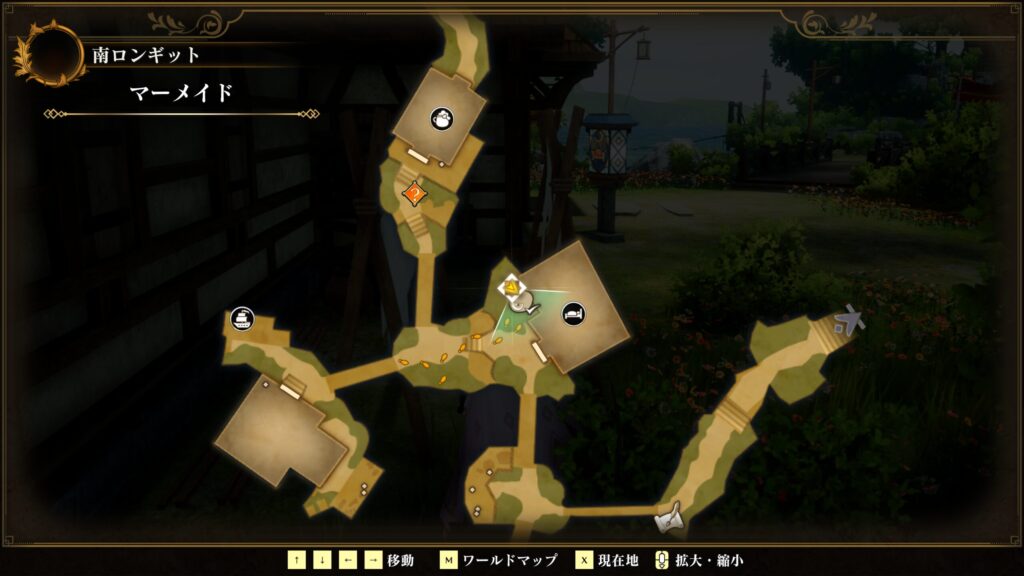Click the white scroll marker on the path

click(x=669, y=518)
